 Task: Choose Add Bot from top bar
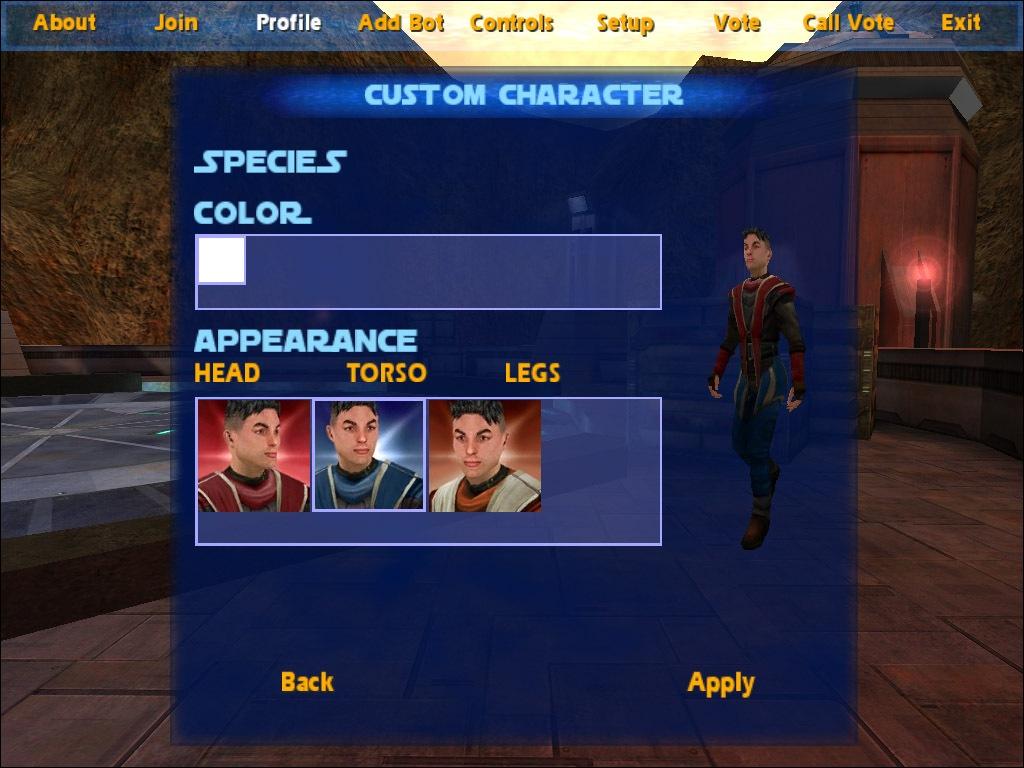click(401, 22)
